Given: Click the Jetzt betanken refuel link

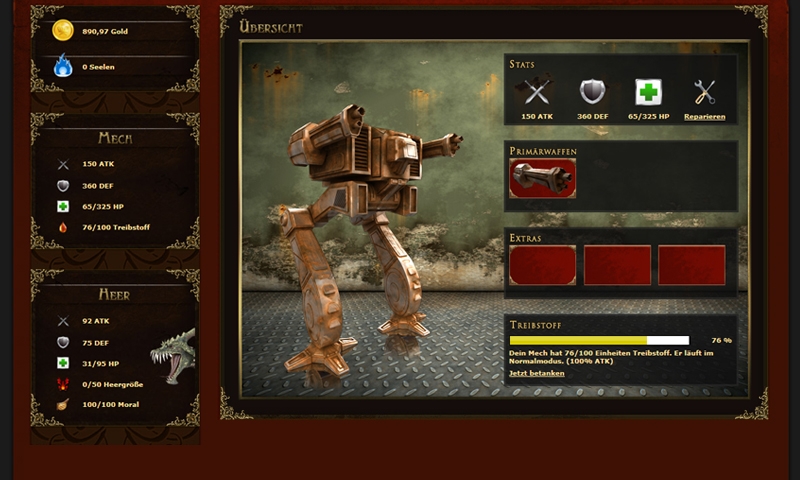Looking at the screenshot, I should coord(537,373).
